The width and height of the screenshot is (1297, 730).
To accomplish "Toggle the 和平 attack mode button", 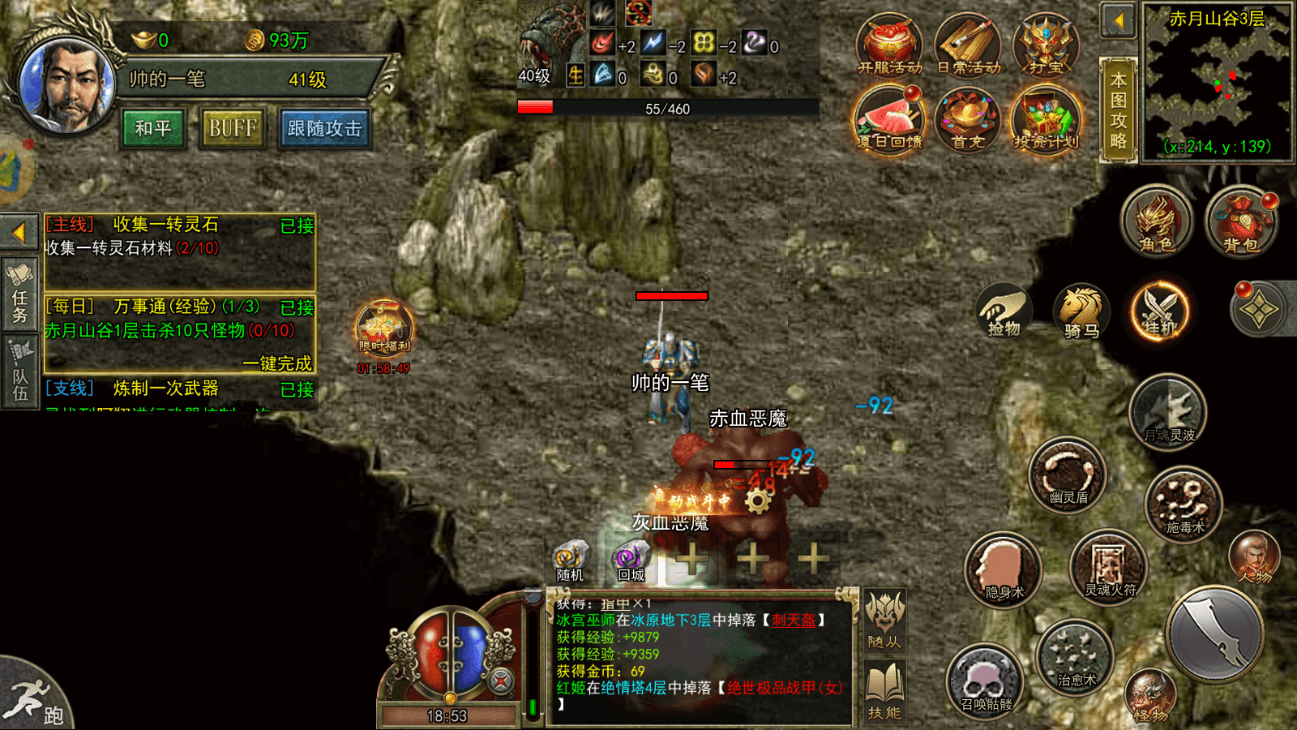I will tap(153, 129).
